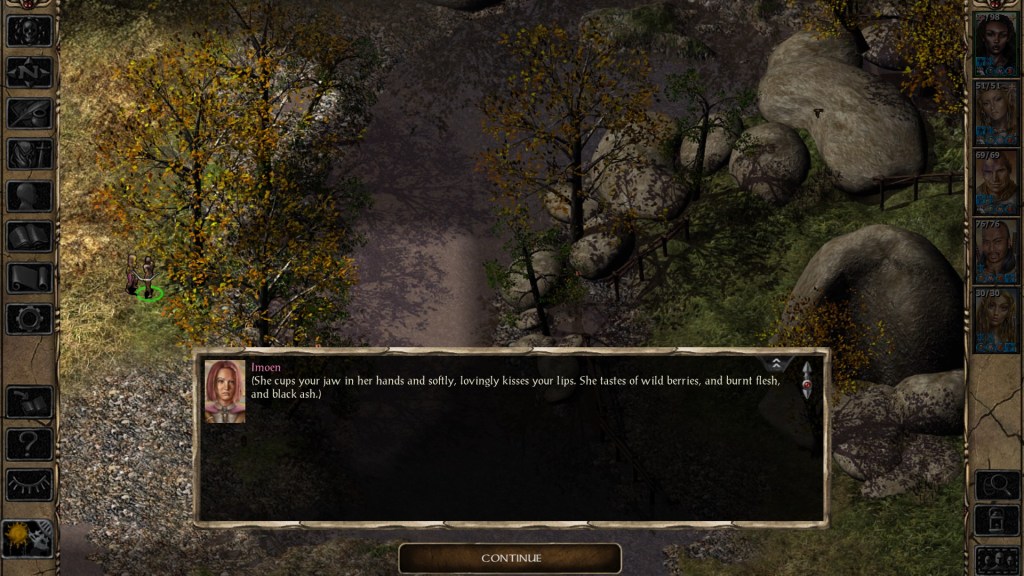Click Imoen's portrait in the dialogue box
The height and width of the screenshot is (576, 1024).
(x=225, y=391)
